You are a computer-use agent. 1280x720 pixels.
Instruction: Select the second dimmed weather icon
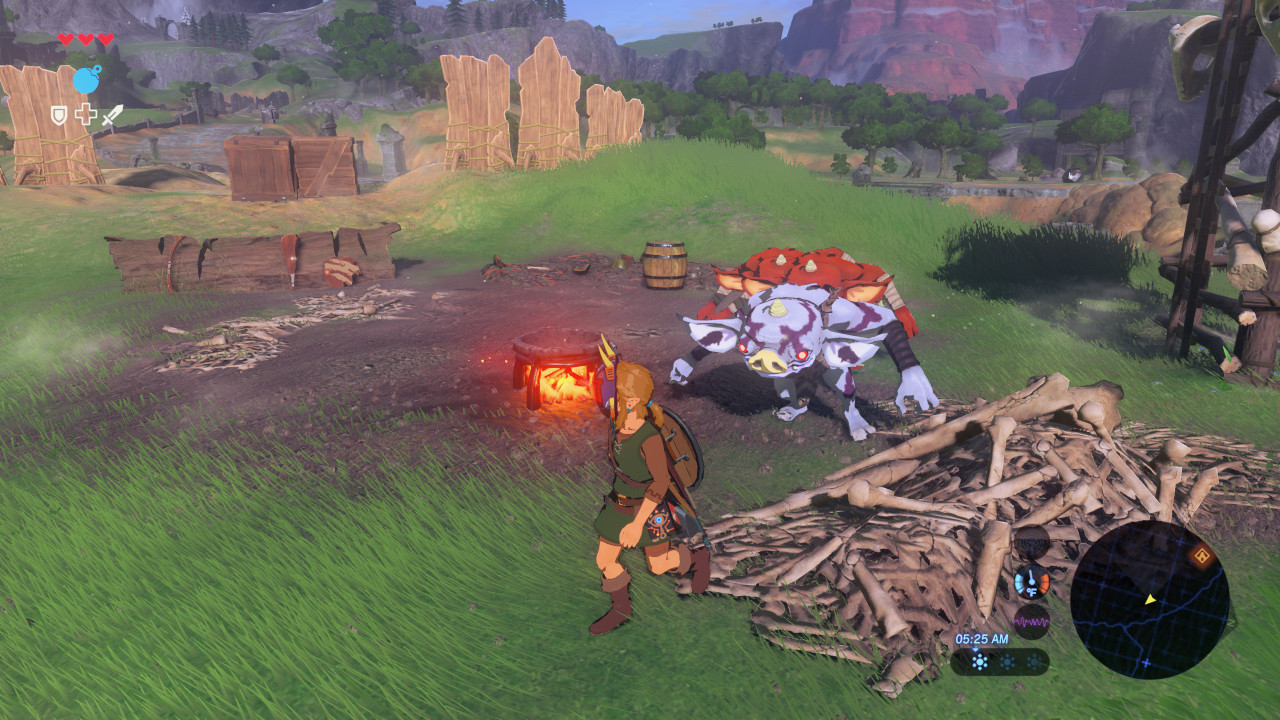[1005, 661]
